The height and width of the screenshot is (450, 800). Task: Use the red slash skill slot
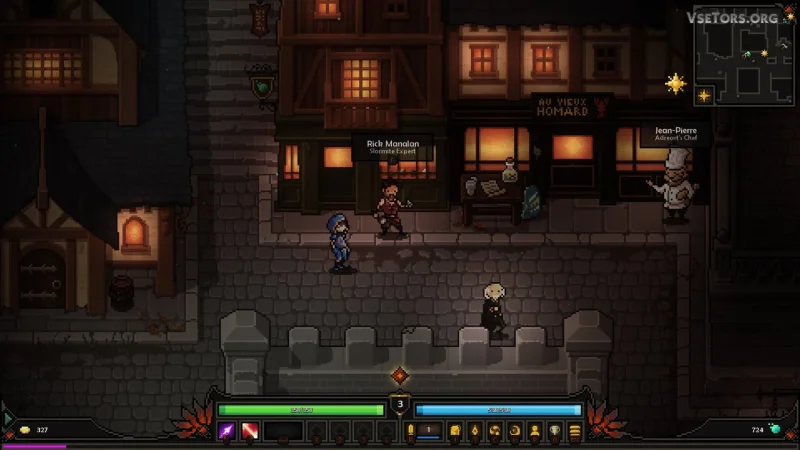pyautogui.click(x=248, y=430)
